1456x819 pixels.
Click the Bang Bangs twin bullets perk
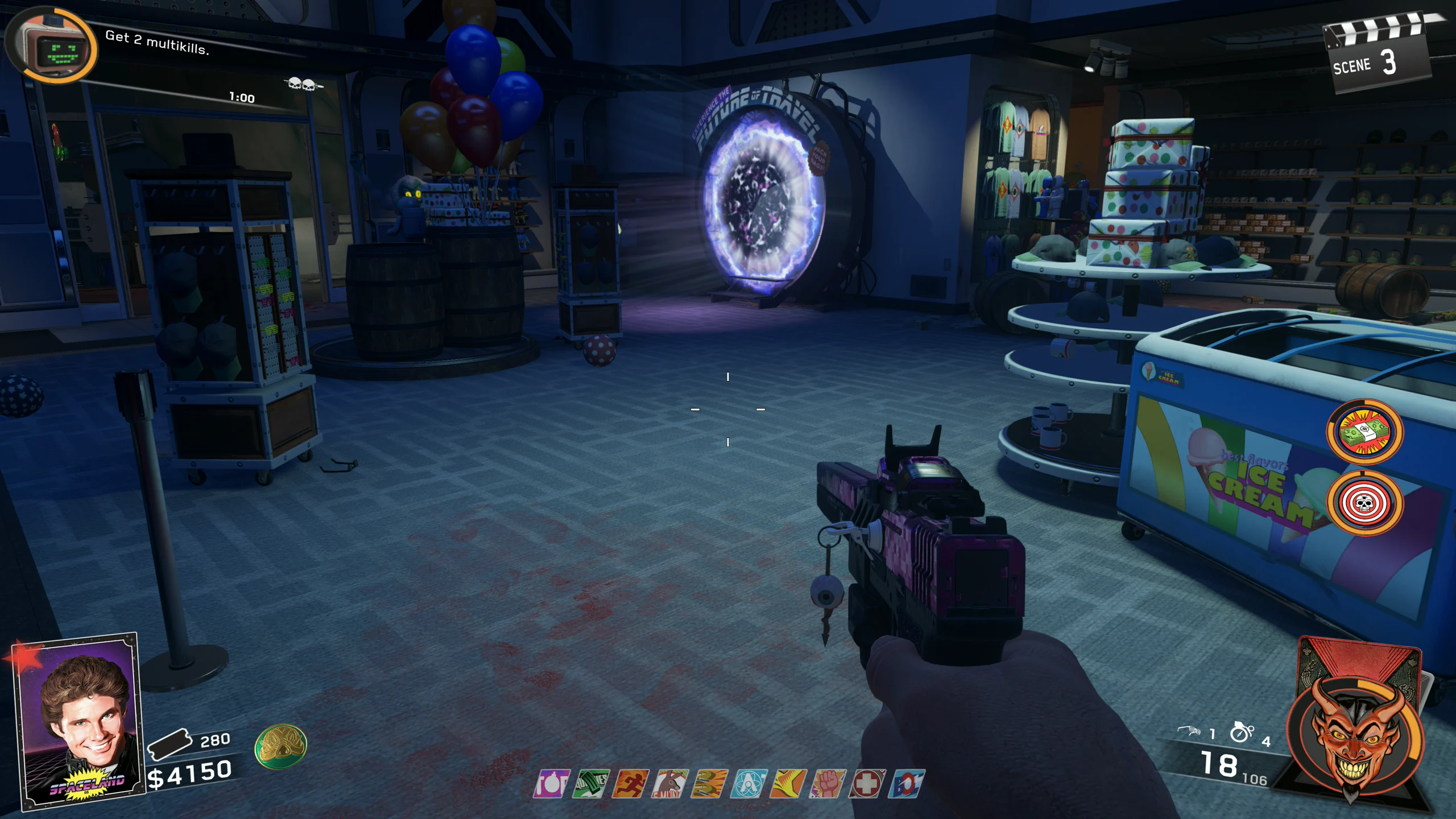[x=709, y=784]
